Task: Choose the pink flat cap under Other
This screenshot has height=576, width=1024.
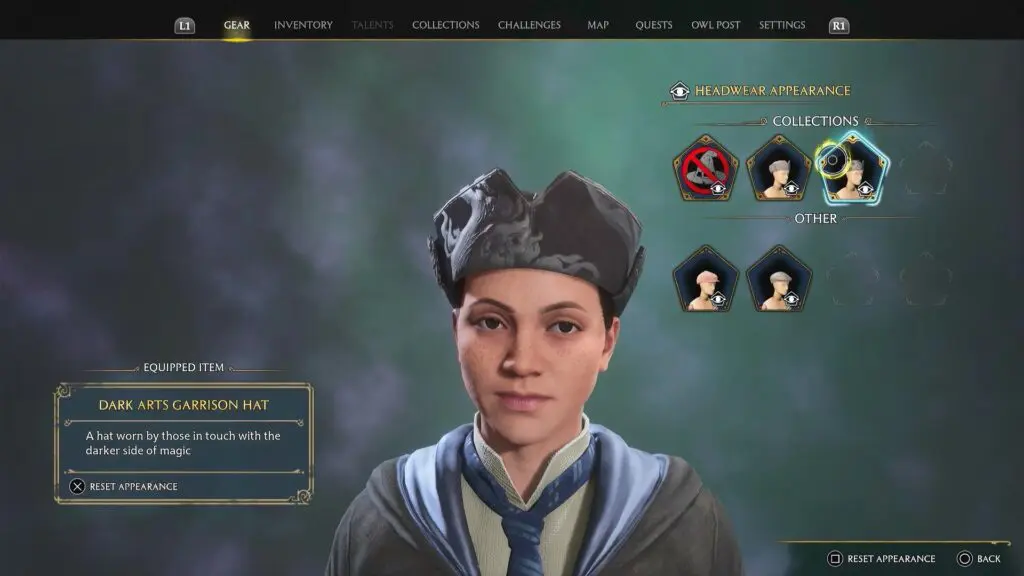Action: click(x=705, y=279)
